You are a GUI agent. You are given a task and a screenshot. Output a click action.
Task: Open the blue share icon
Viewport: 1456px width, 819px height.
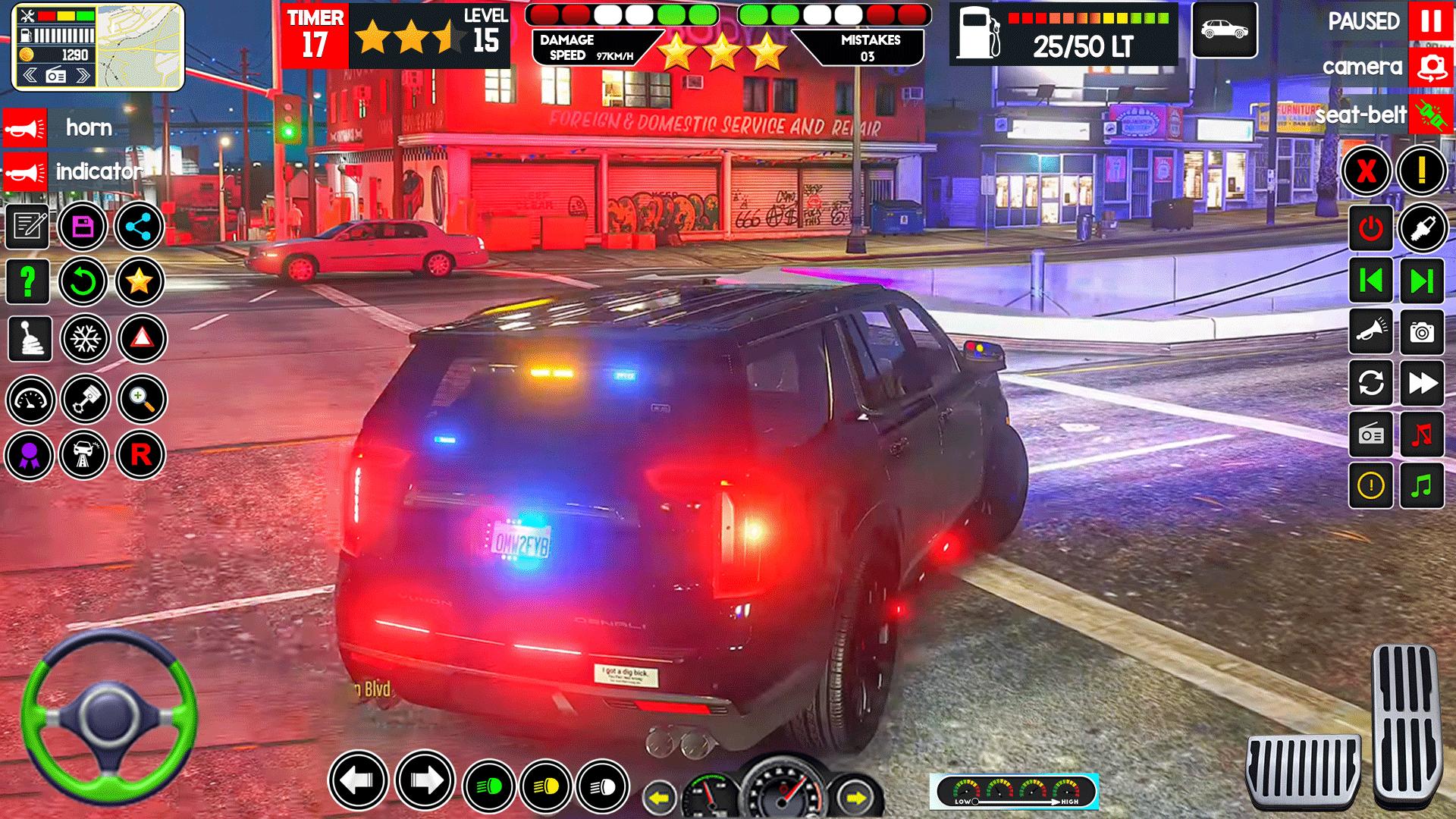(140, 226)
